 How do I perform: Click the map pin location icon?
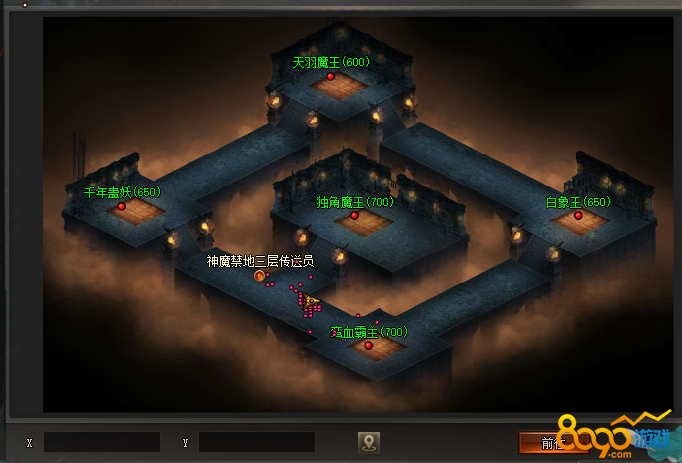[x=369, y=442]
